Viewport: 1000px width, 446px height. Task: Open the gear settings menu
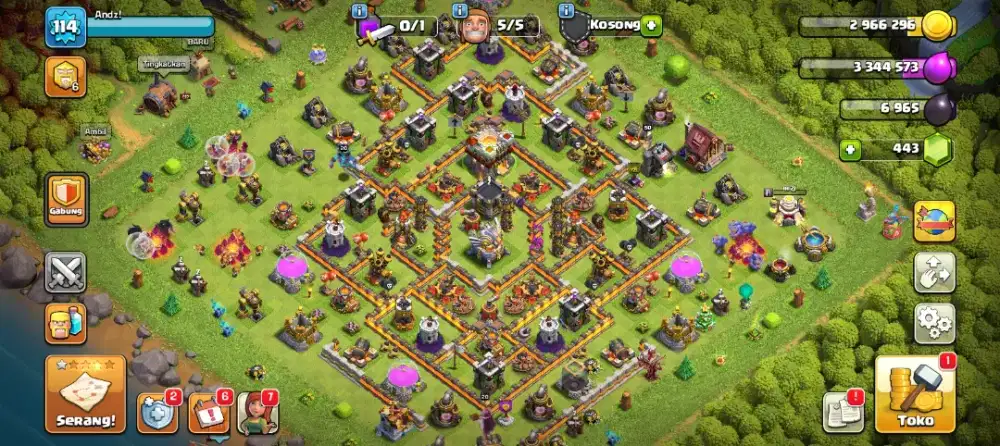click(x=934, y=323)
